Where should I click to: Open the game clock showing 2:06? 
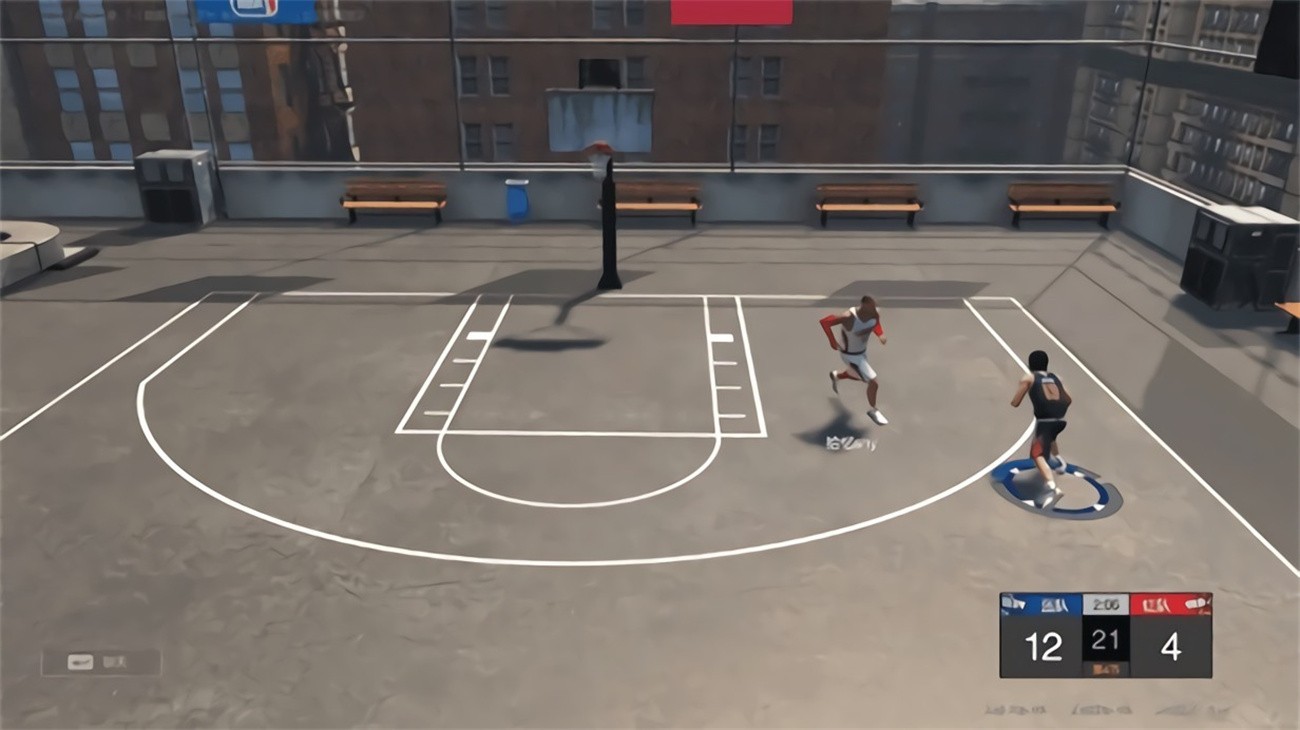pyautogui.click(x=1104, y=602)
